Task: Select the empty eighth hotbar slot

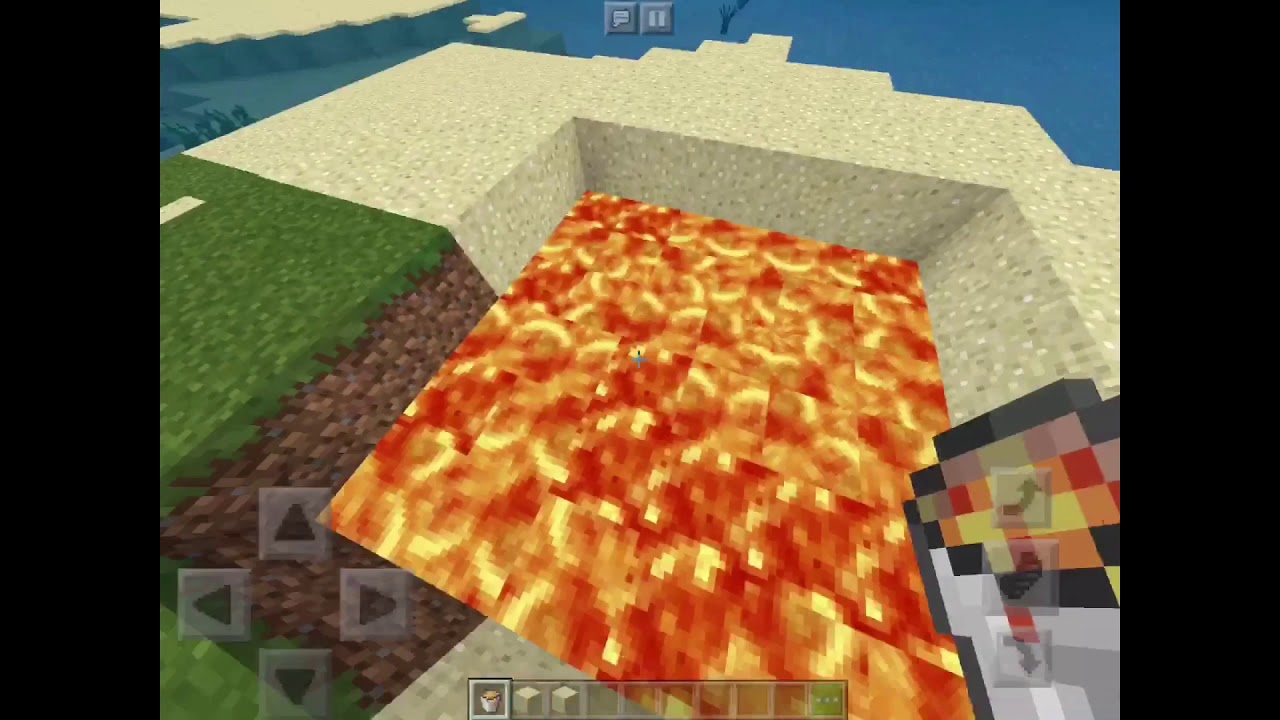Action: tap(753, 699)
